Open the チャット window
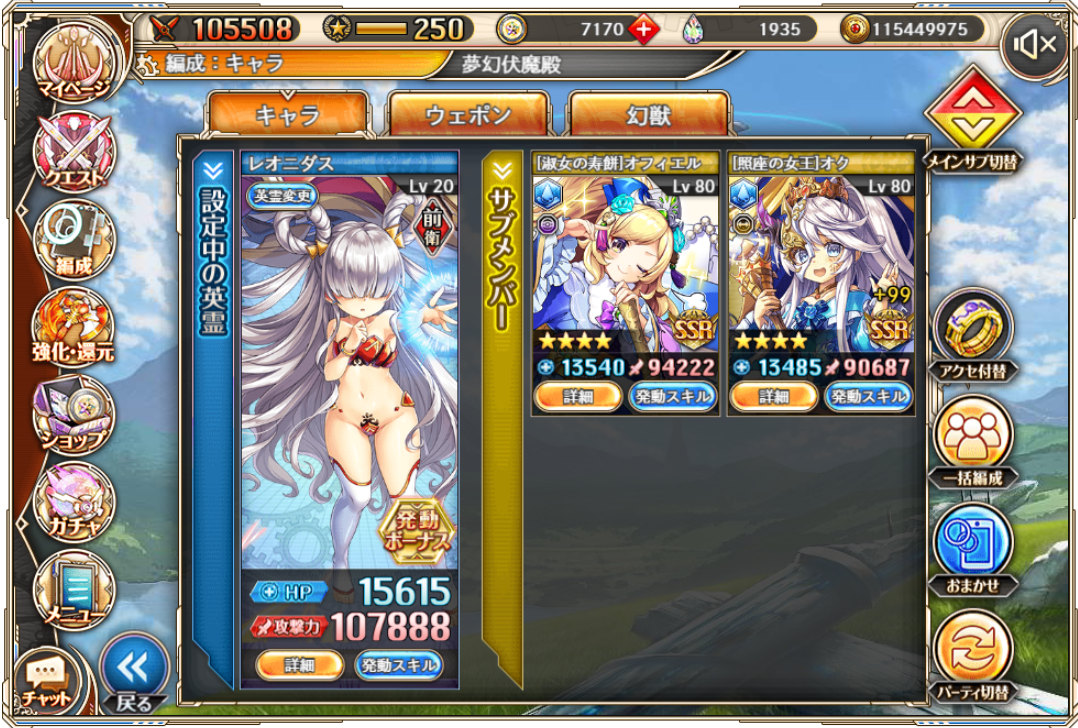 pyautogui.click(x=46, y=679)
